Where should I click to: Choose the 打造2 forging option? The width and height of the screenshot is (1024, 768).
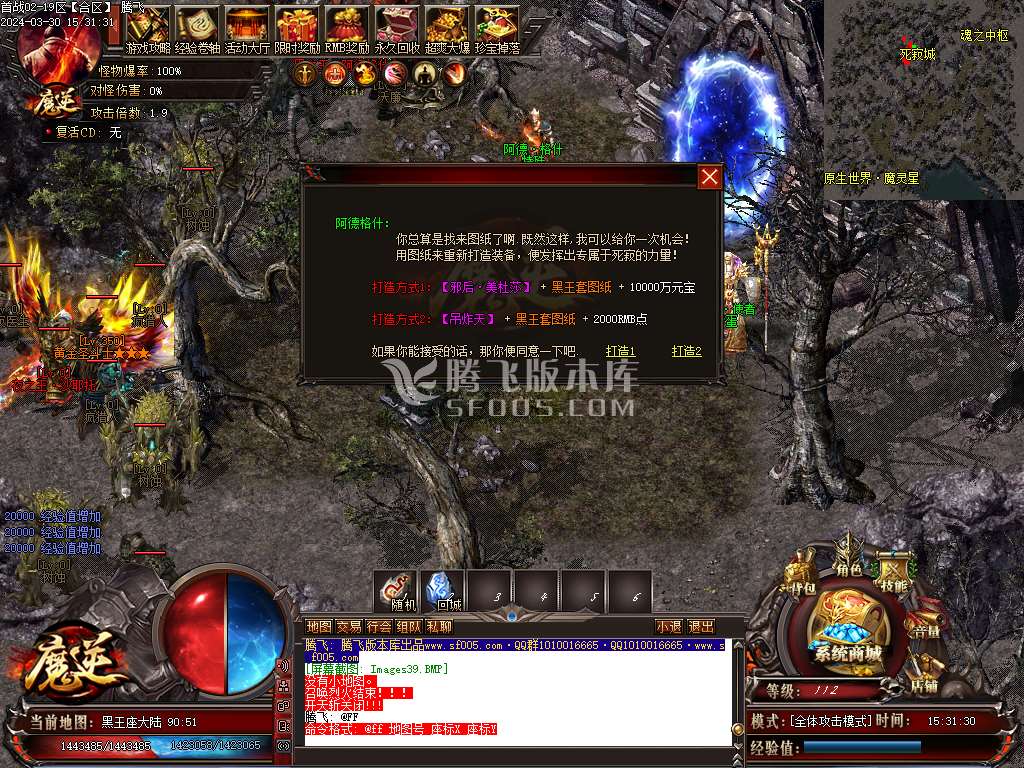[x=686, y=351]
